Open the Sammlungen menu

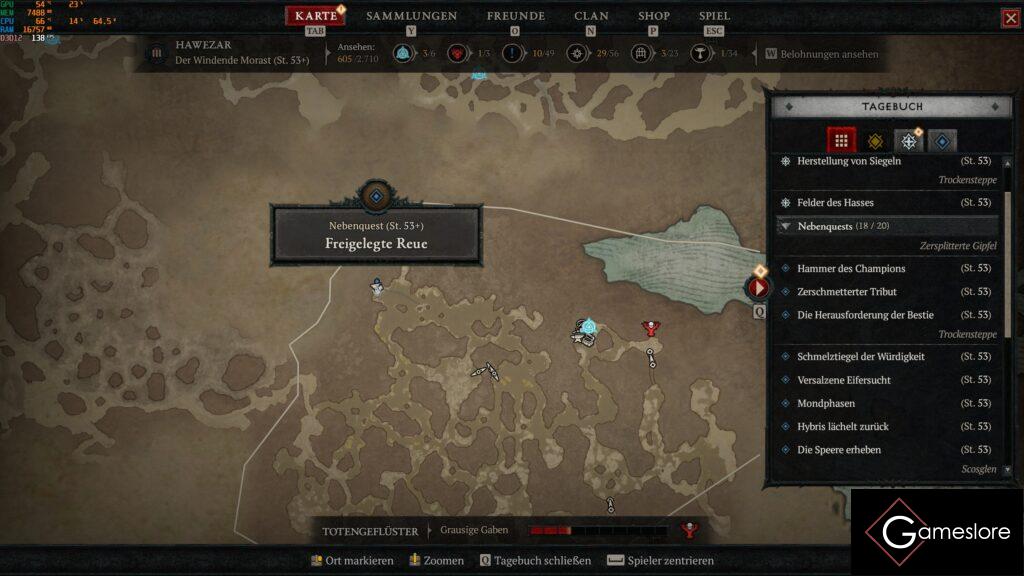[411, 16]
